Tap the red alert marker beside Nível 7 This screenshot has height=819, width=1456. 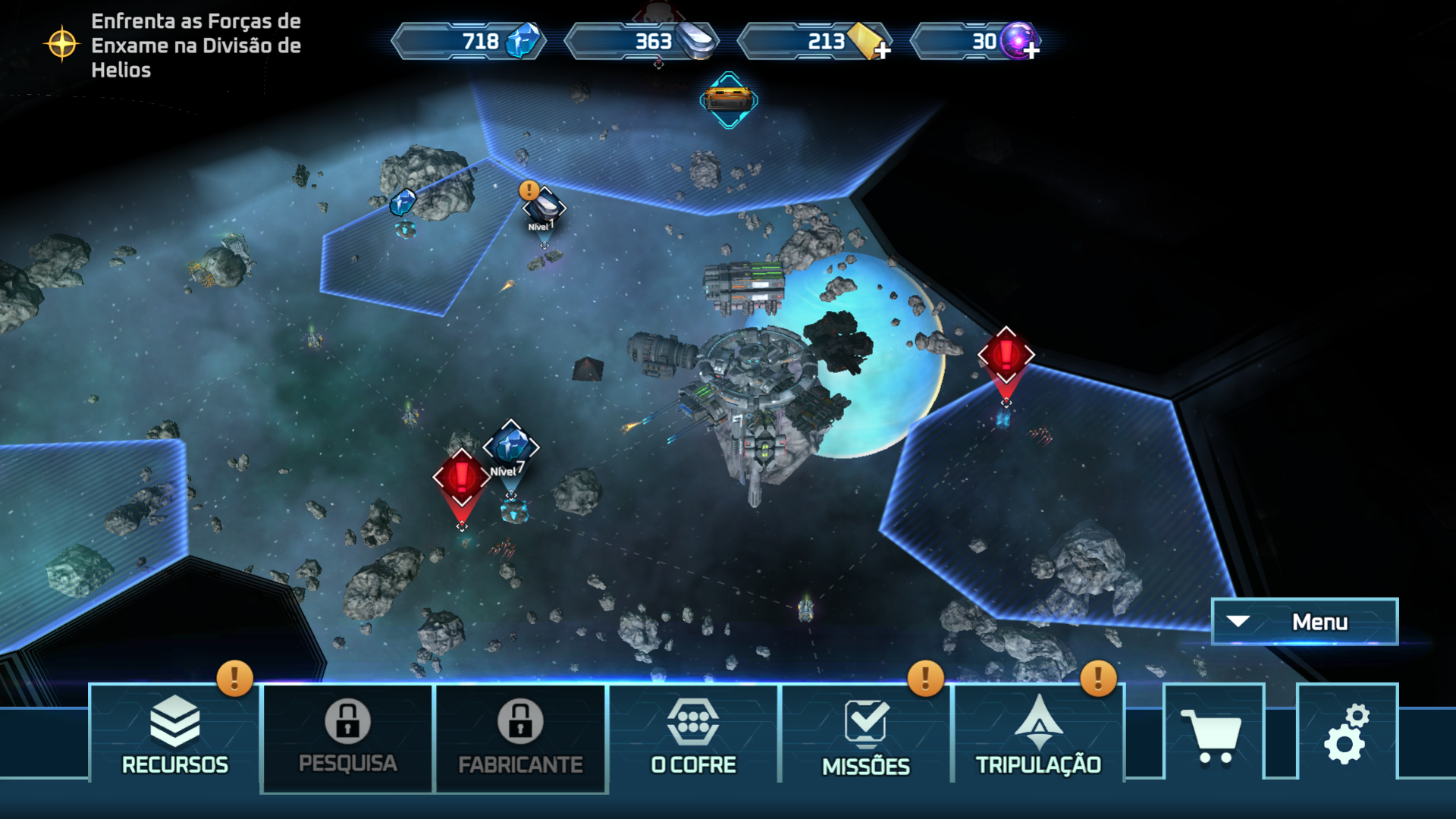(x=461, y=478)
